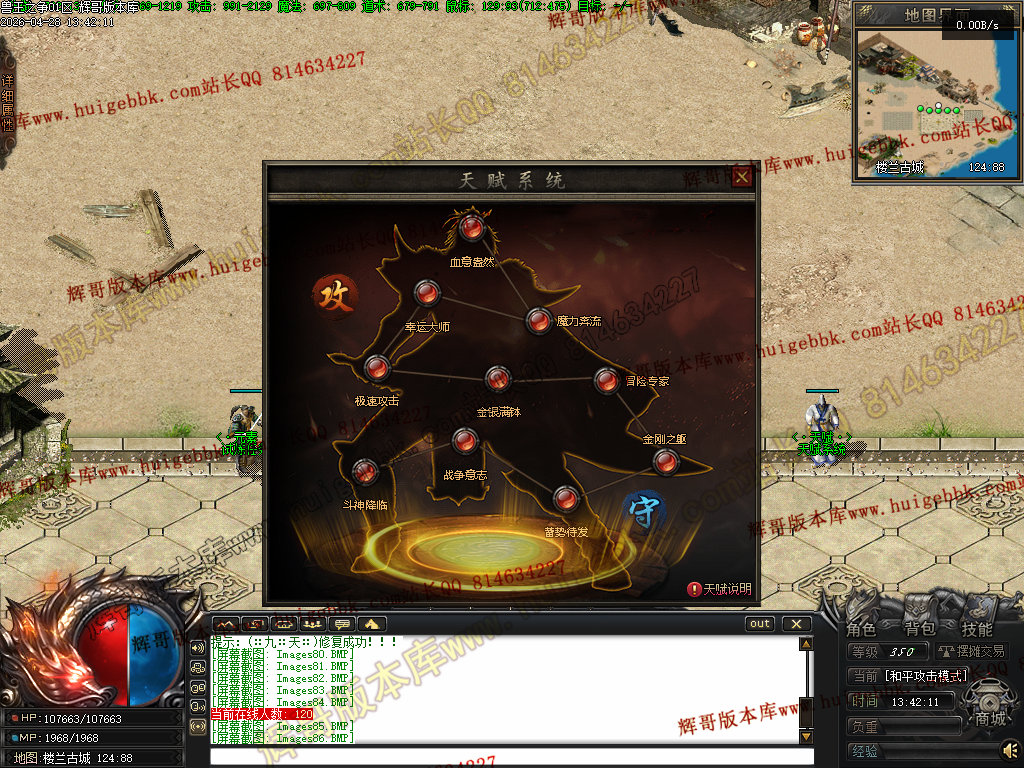Choose the 魔力奔流 talent orb
1024x768 pixels.
click(539, 320)
